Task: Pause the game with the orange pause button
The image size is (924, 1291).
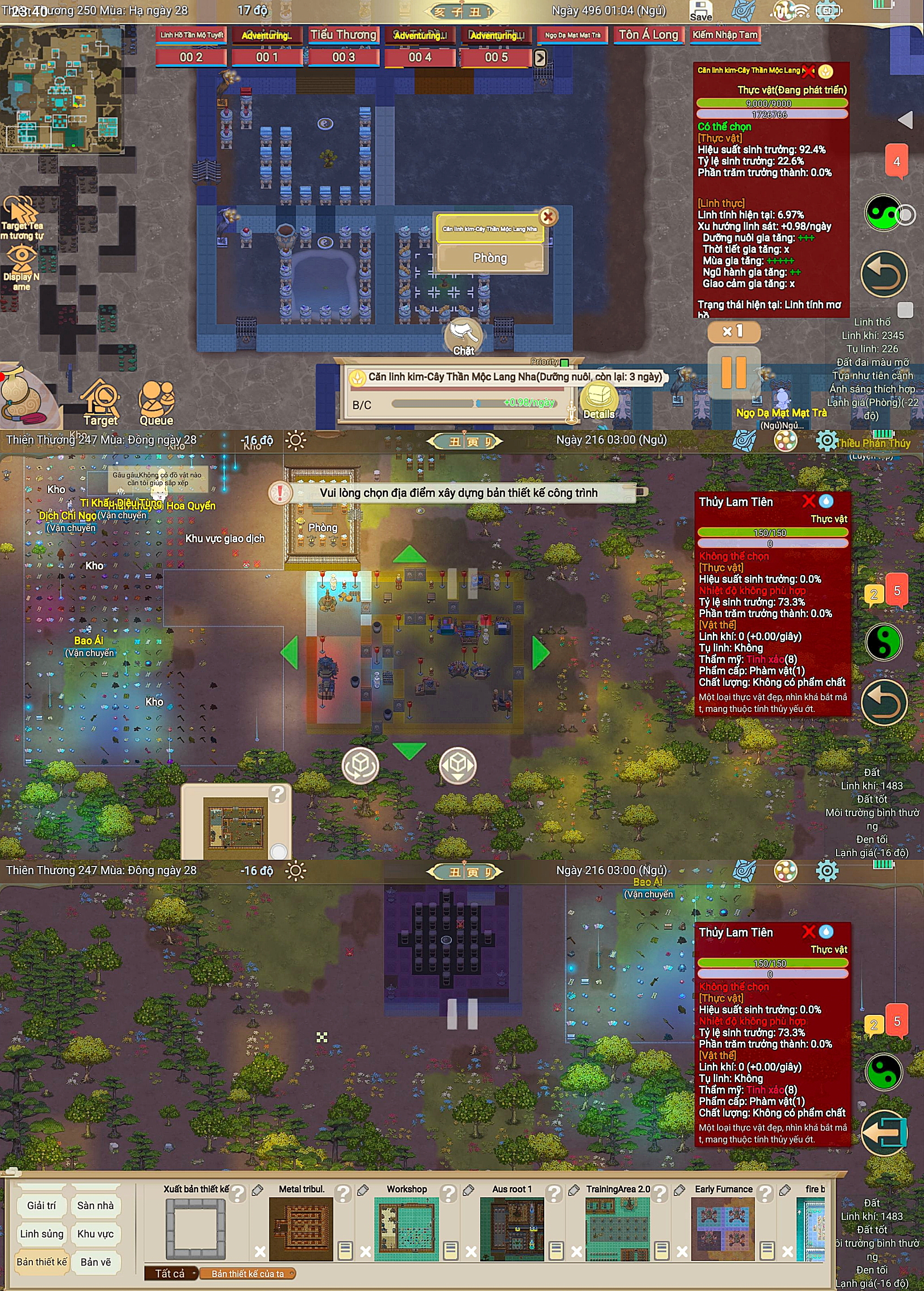Action: [x=733, y=373]
